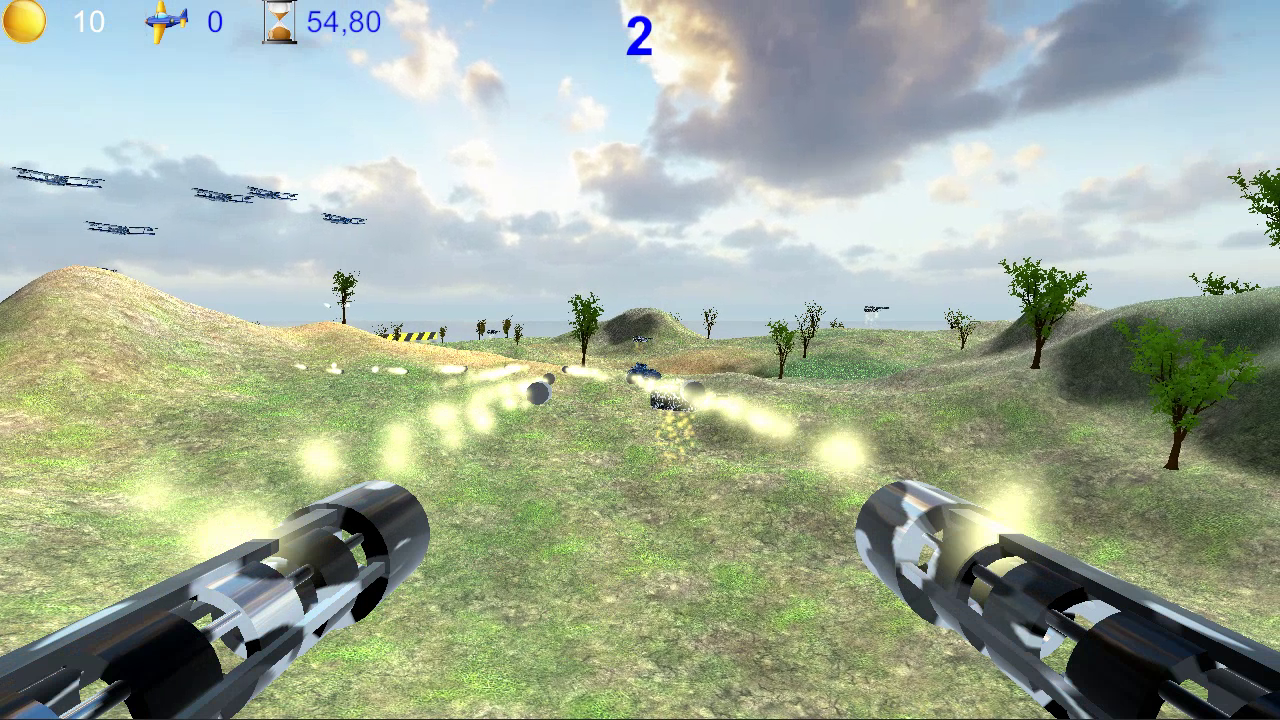
Task: Click the hourglass timer icon
Action: (x=280, y=21)
